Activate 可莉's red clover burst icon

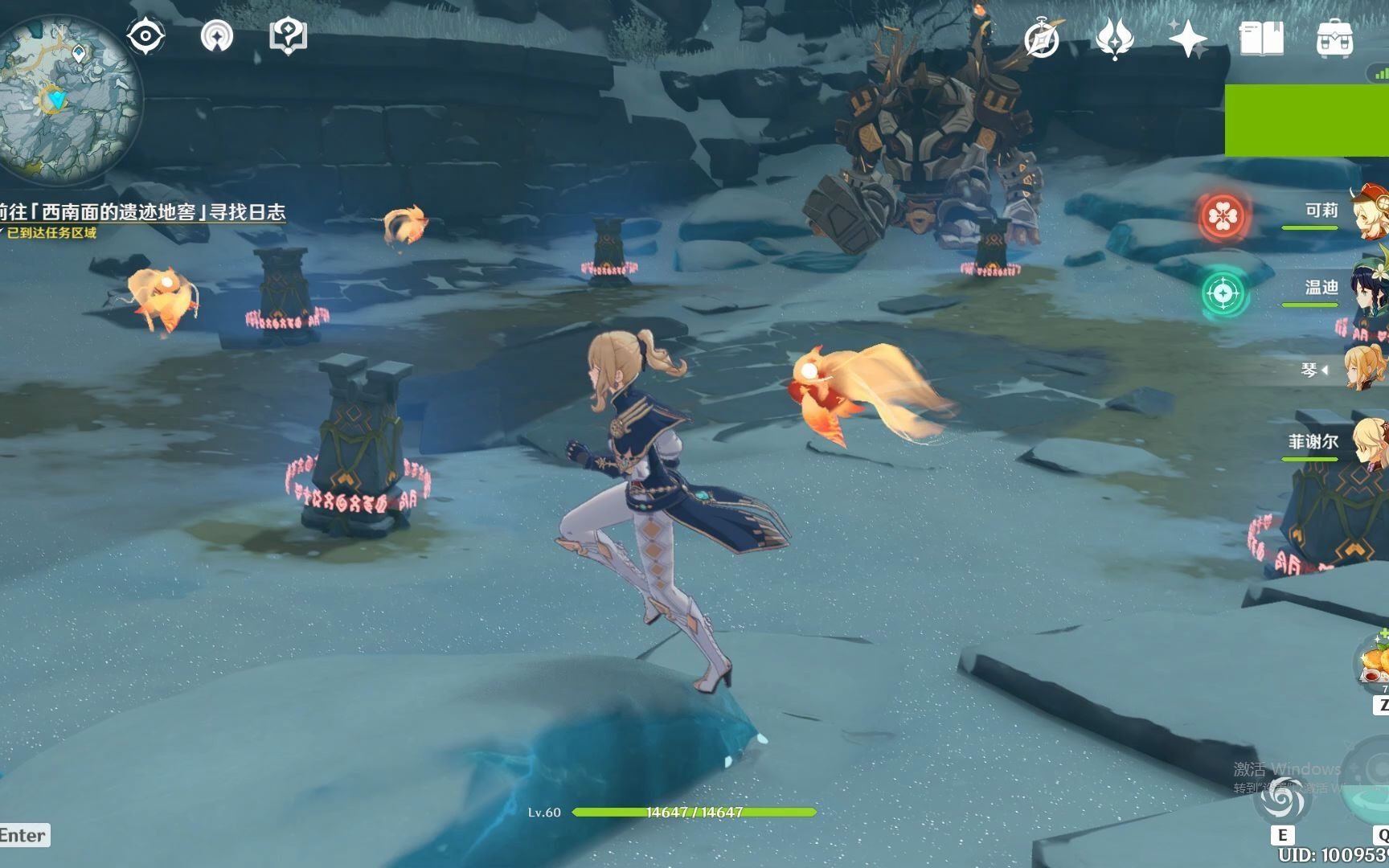[x=1223, y=216]
